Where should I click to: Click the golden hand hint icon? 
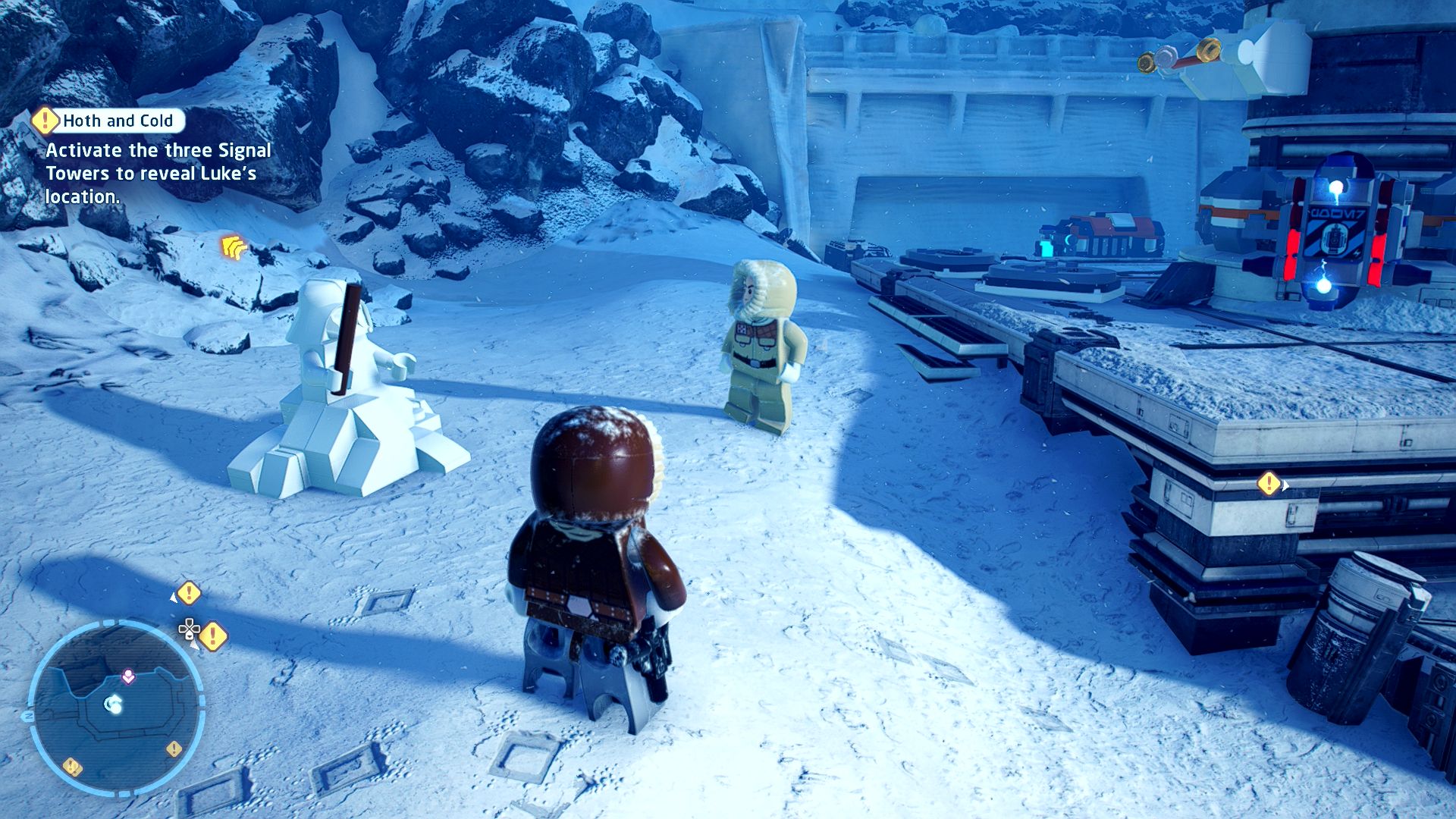coord(234,246)
